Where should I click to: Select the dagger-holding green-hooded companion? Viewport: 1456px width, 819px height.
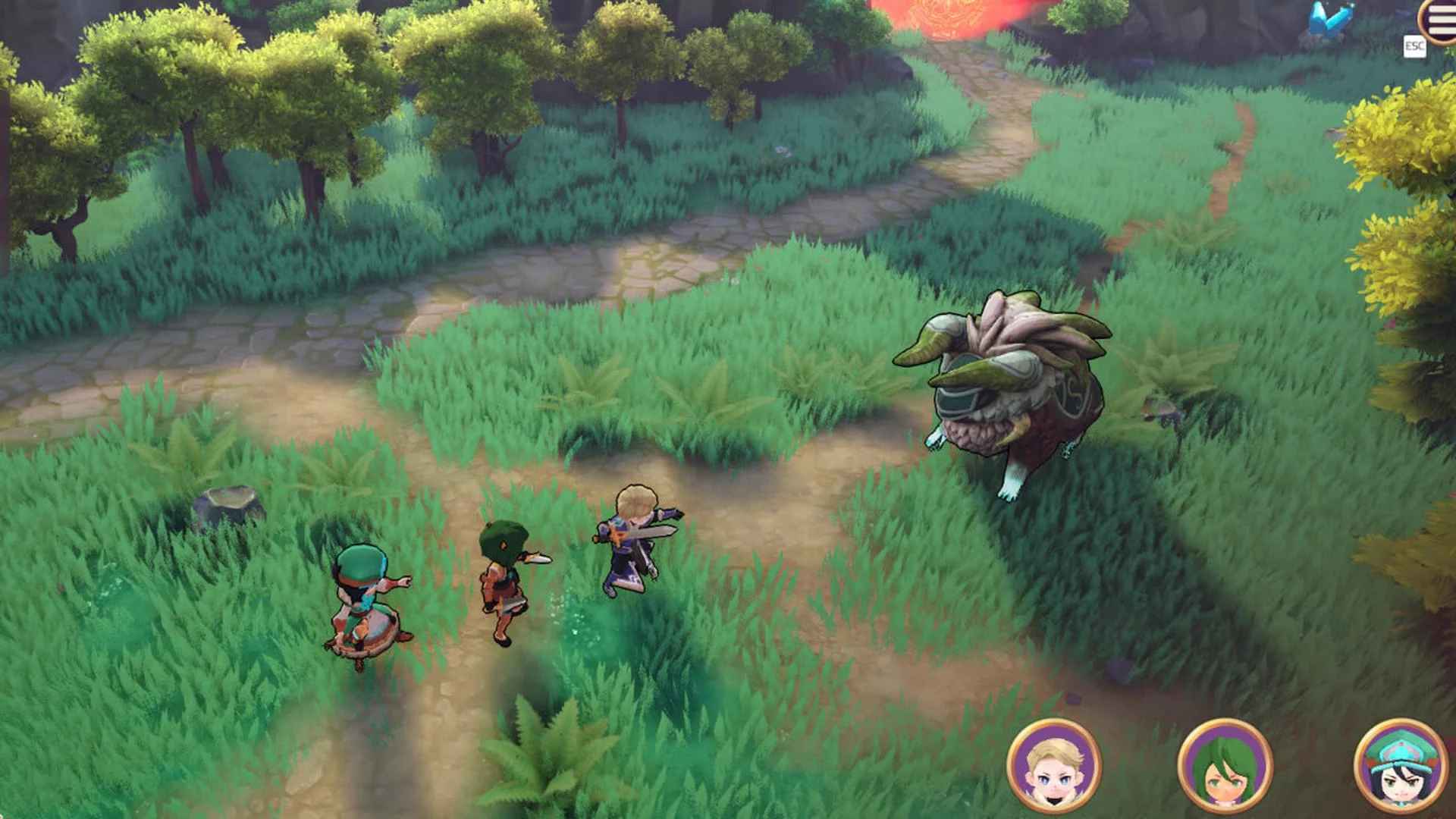click(504, 573)
